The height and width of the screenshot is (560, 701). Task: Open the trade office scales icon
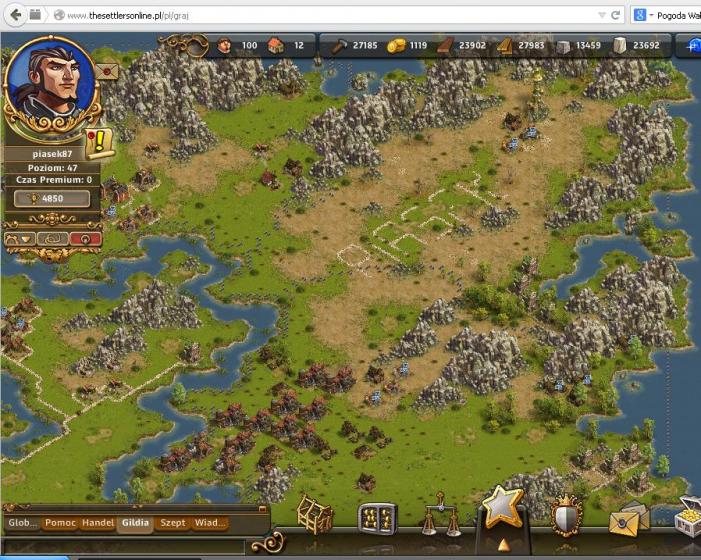439,517
